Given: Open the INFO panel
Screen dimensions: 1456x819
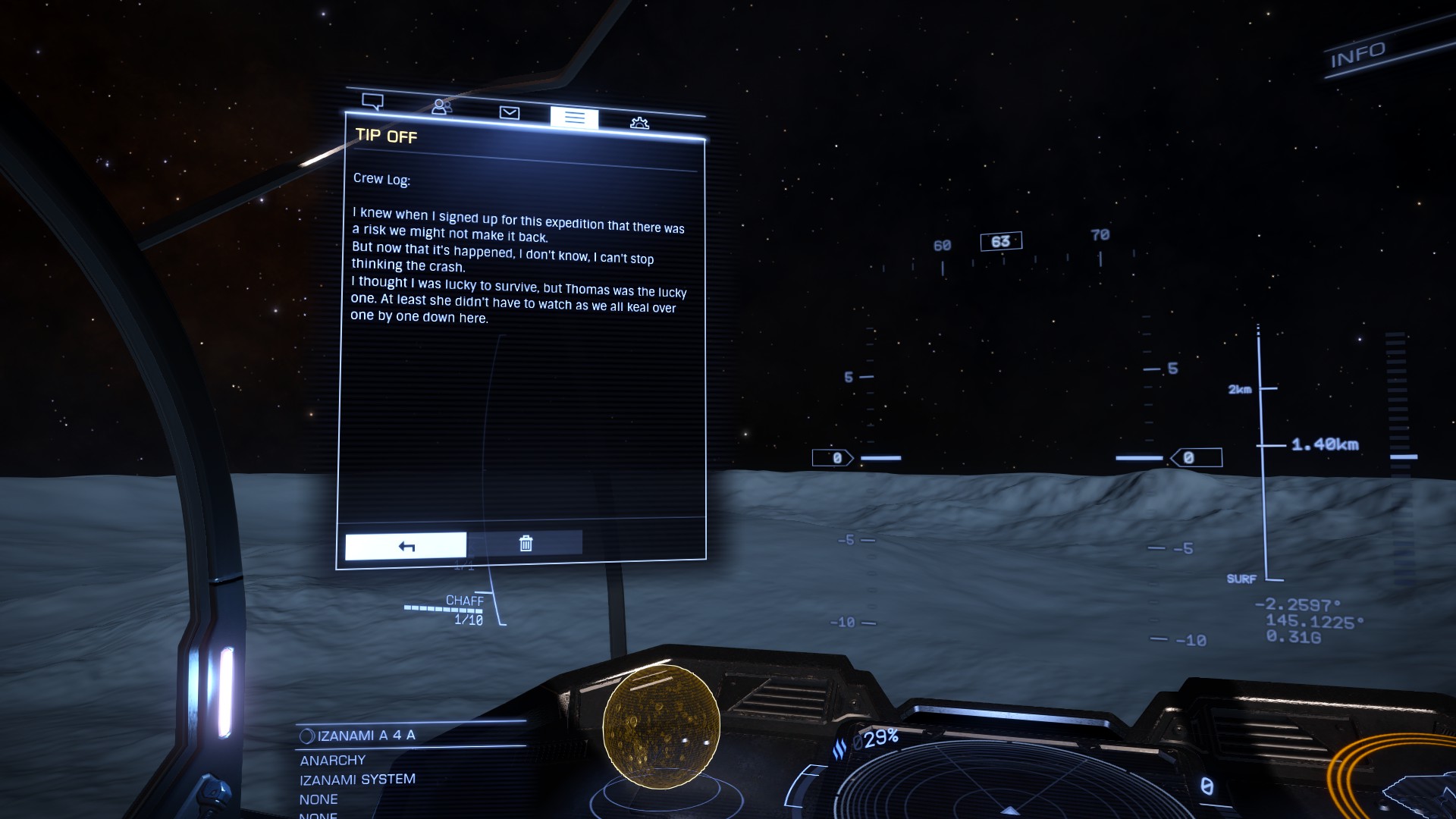Looking at the screenshot, I should click(1357, 55).
